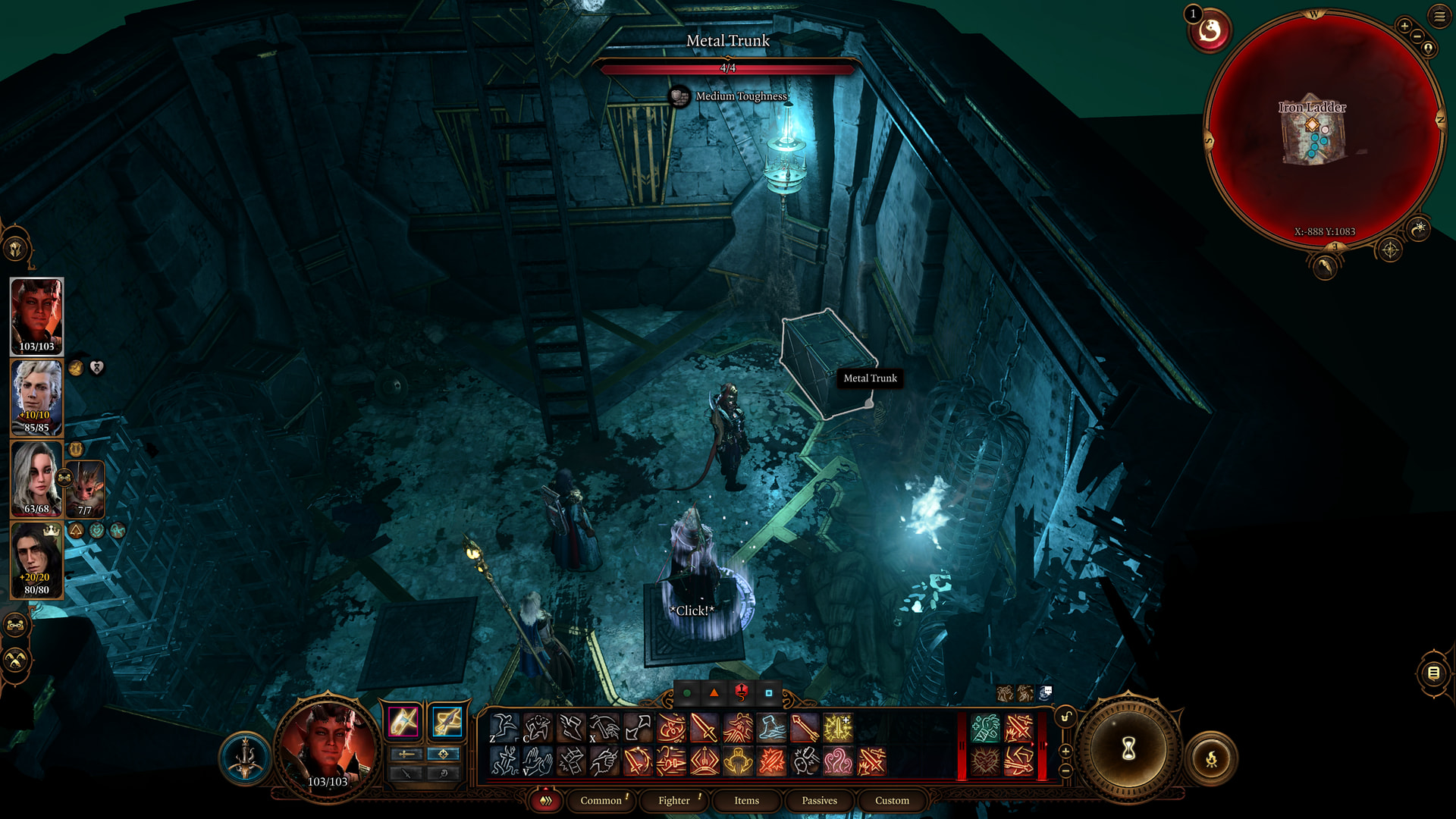Select the white-haired male companion portrait

point(36,397)
